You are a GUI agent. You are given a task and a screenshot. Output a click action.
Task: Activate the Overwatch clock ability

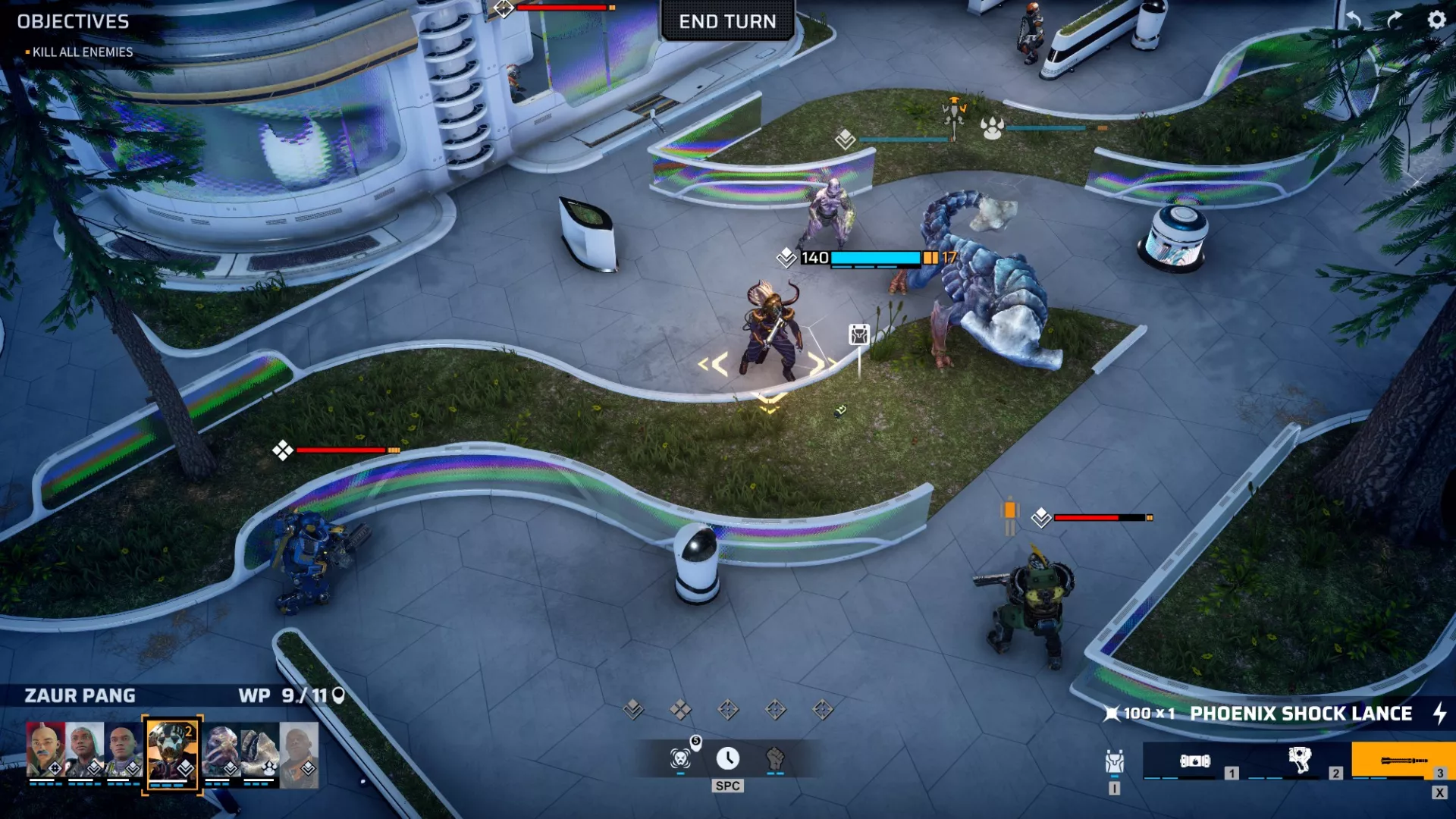[728, 758]
